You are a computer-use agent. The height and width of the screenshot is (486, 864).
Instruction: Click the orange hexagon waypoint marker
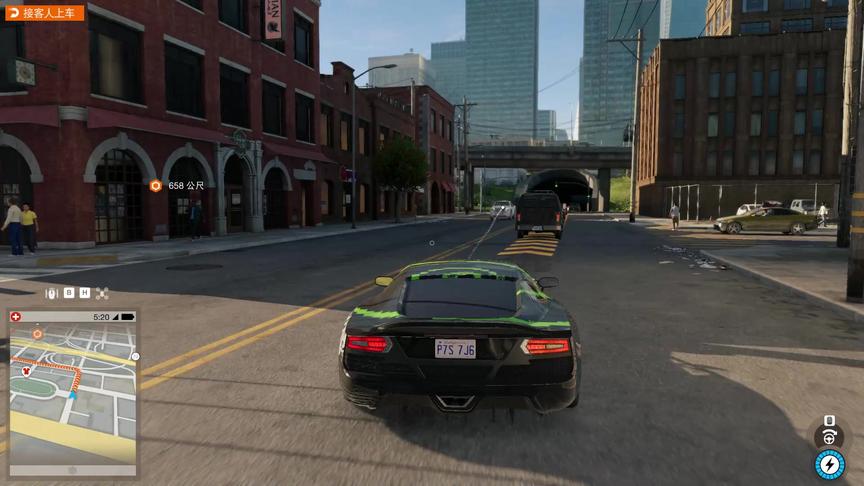click(155, 185)
